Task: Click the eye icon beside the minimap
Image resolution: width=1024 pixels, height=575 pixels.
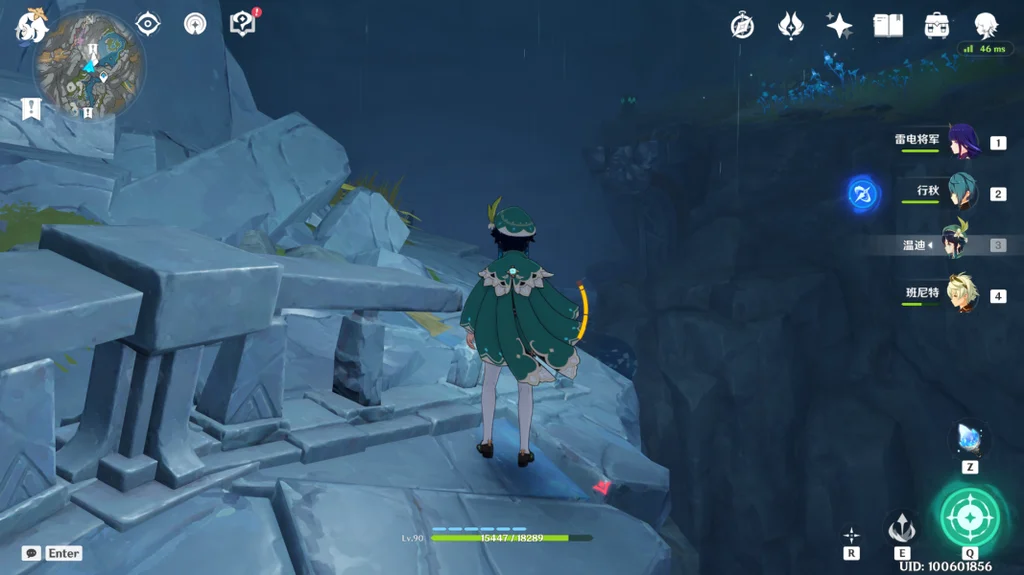Action: coord(148,23)
